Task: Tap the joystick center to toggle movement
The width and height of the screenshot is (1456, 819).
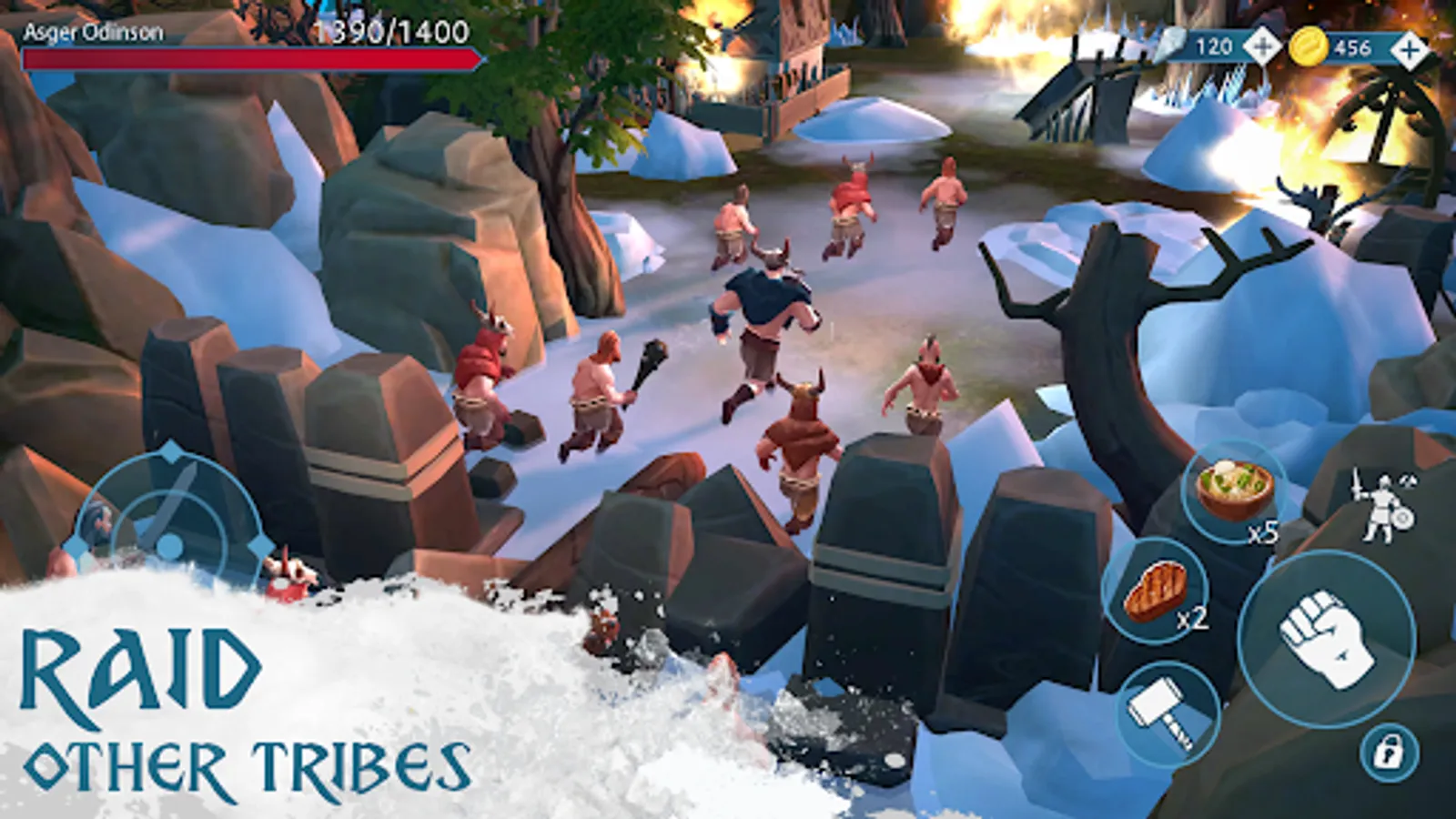Action: tap(171, 546)
